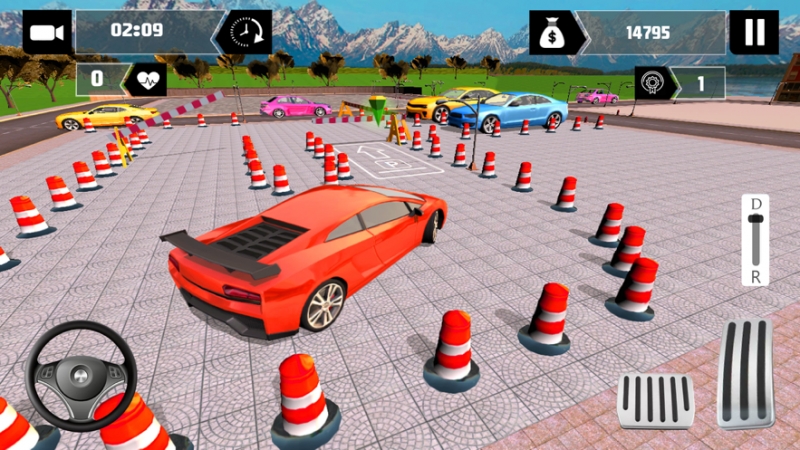Select the heart health icon

coord(144,79)
